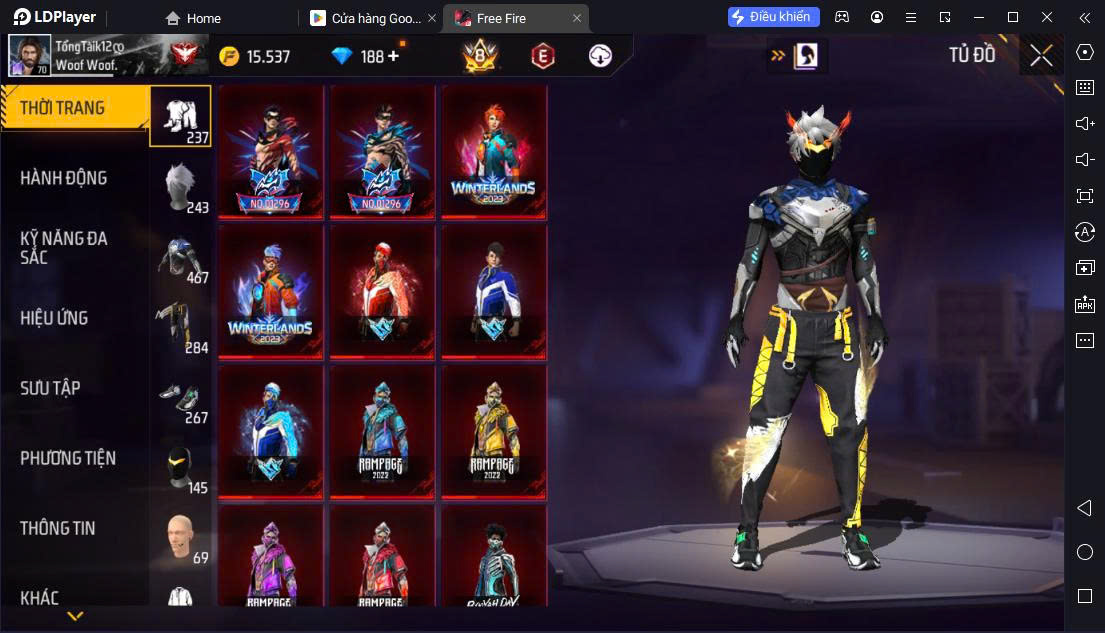Image resolution: width=1105 pixels, height=633 pixels.
Task: Add diamonds using the plus button
Action: [393, 56]
